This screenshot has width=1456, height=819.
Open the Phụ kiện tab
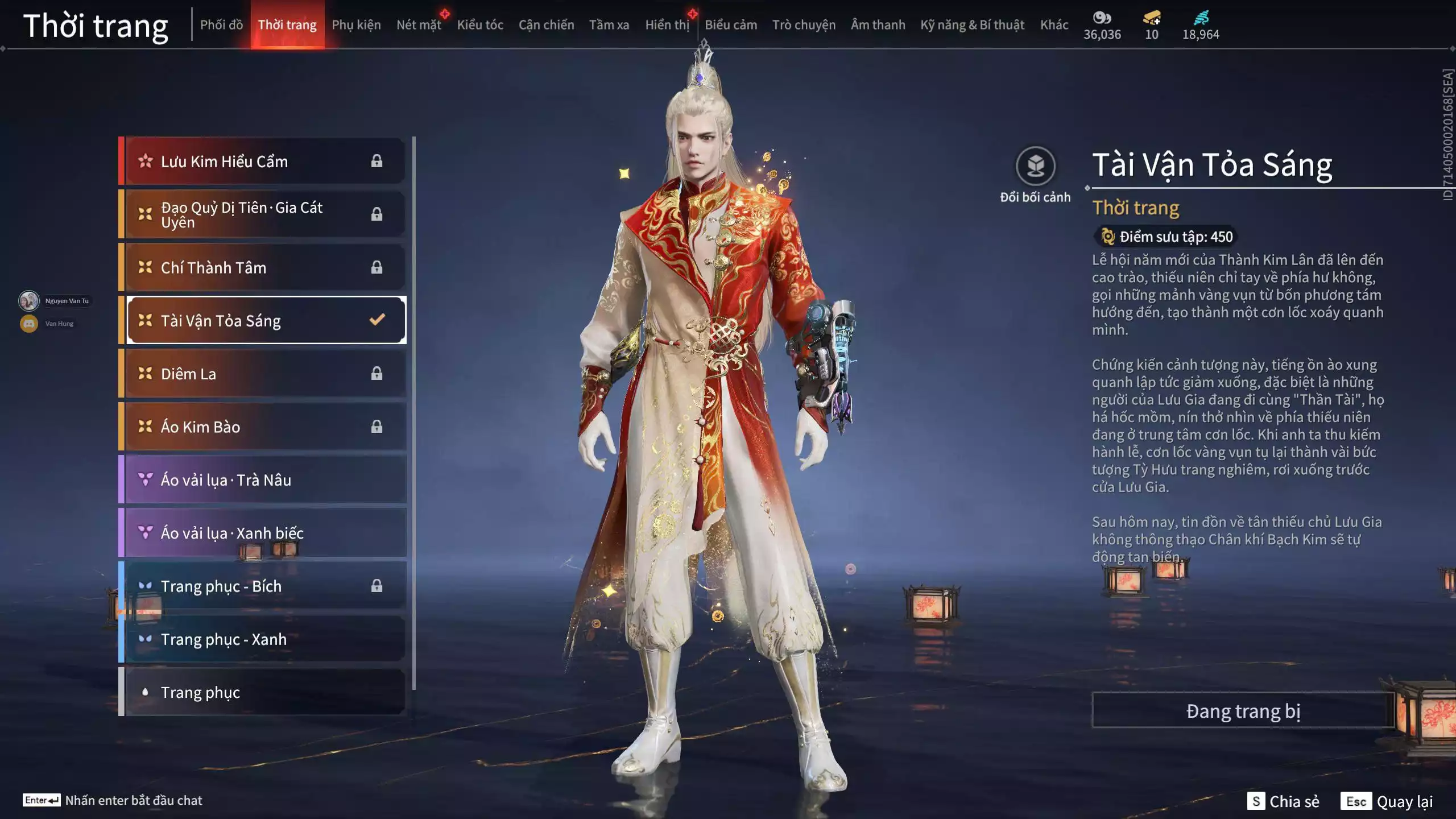pos(356,25)
